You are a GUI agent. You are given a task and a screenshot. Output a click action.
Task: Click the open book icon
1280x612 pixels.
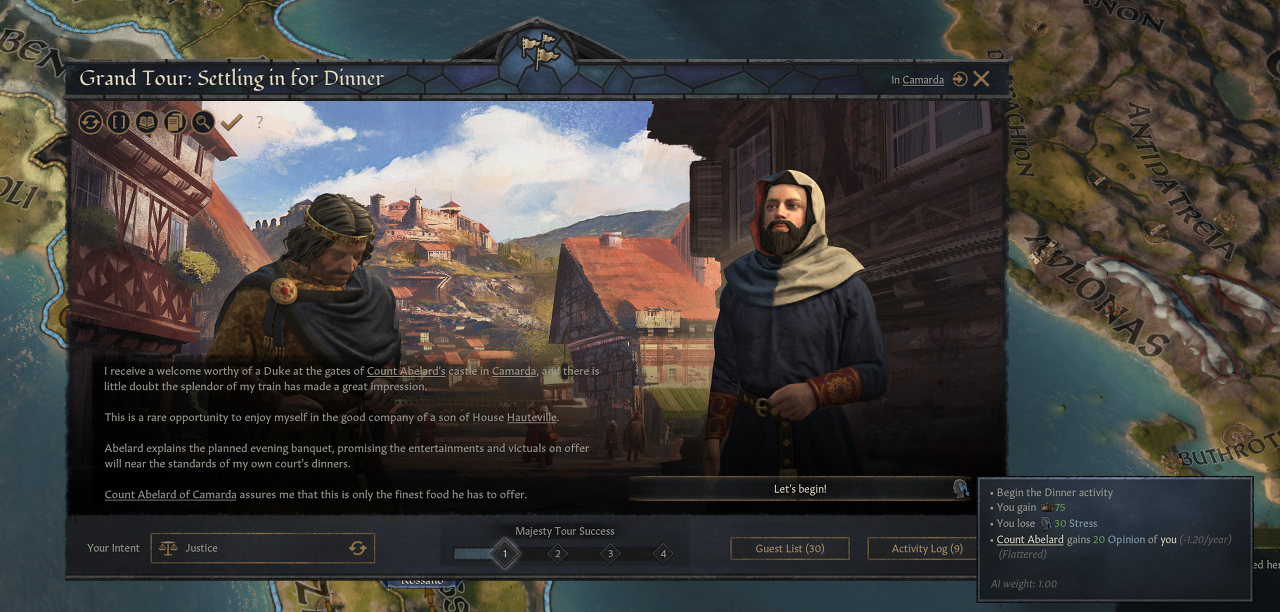click(x=147, y=122)
